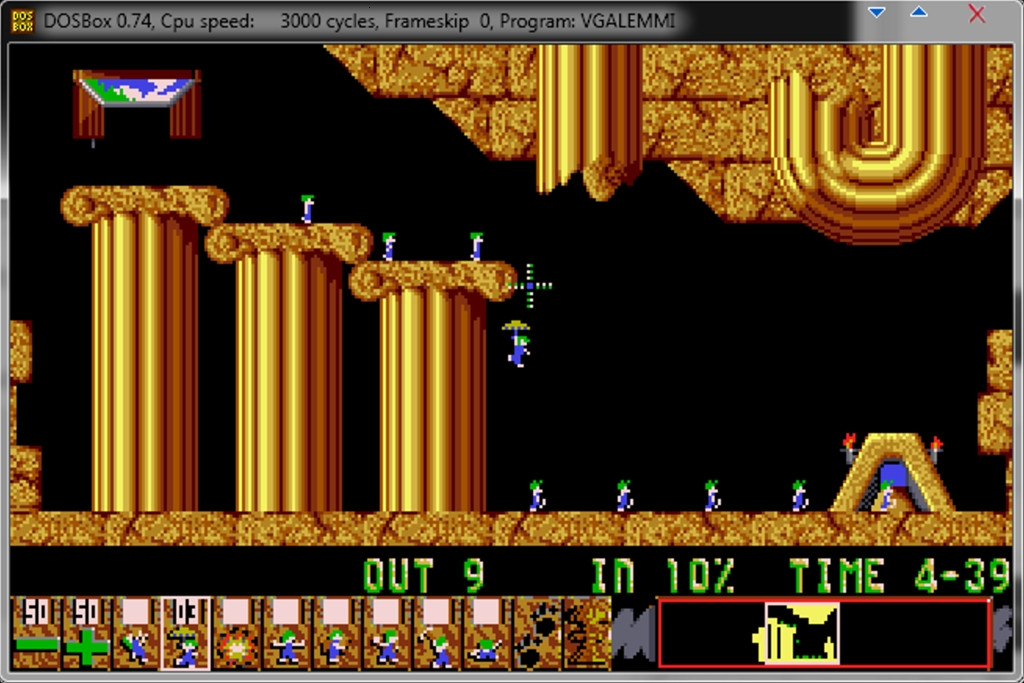Select the Blocker skill
The image size is (1024, 683).
pyautogui.click(x=287, y=633)
